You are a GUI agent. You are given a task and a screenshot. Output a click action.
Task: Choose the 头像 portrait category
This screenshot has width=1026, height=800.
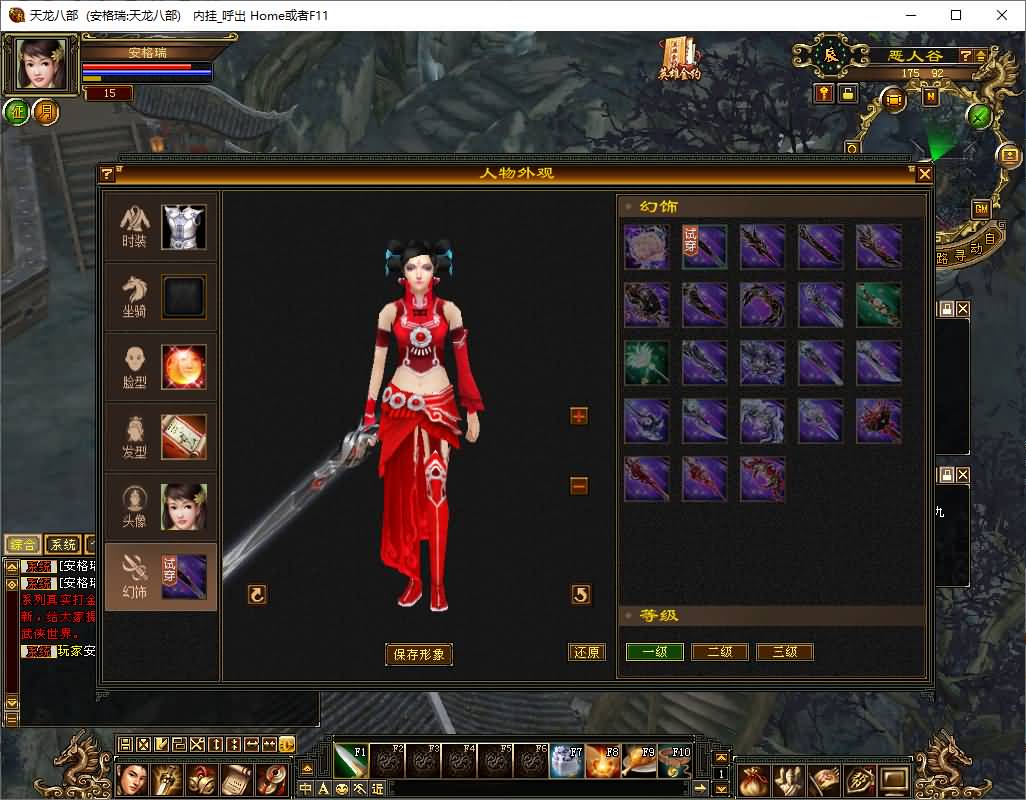160,507
